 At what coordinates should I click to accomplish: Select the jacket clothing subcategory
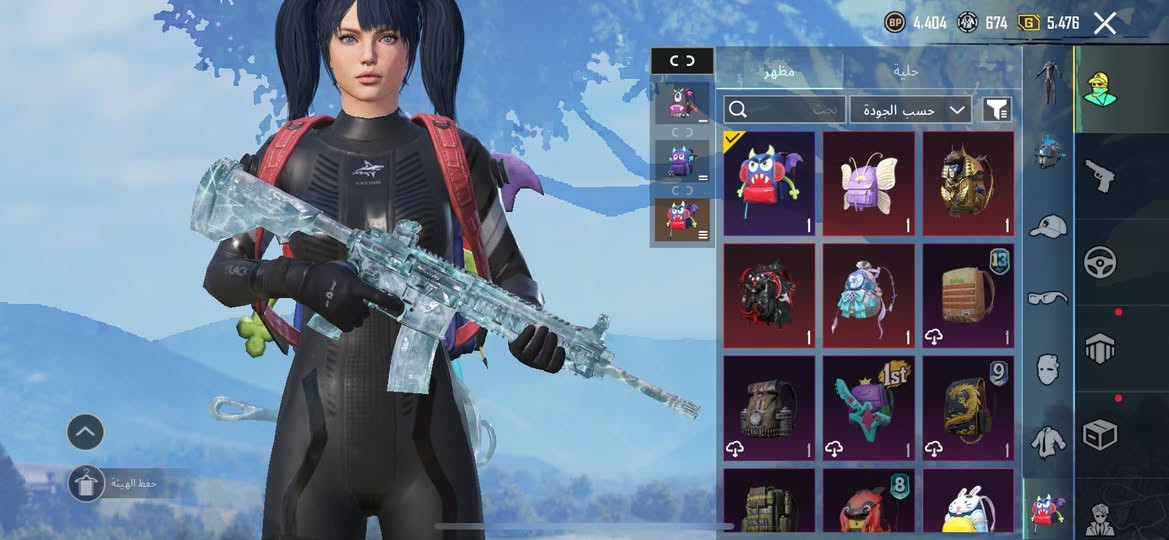(x=1047, y=441)
